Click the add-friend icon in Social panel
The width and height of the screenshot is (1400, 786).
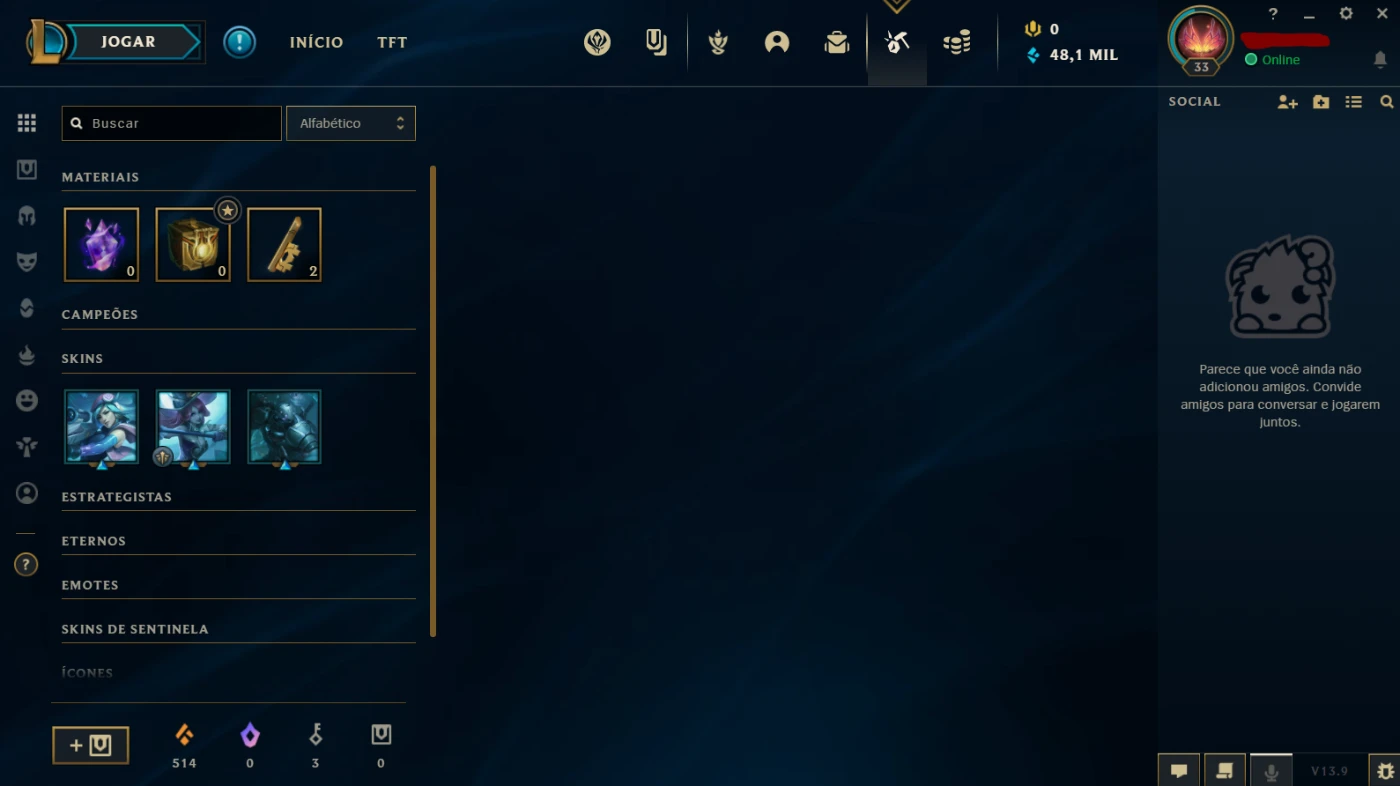(1287, 101)
